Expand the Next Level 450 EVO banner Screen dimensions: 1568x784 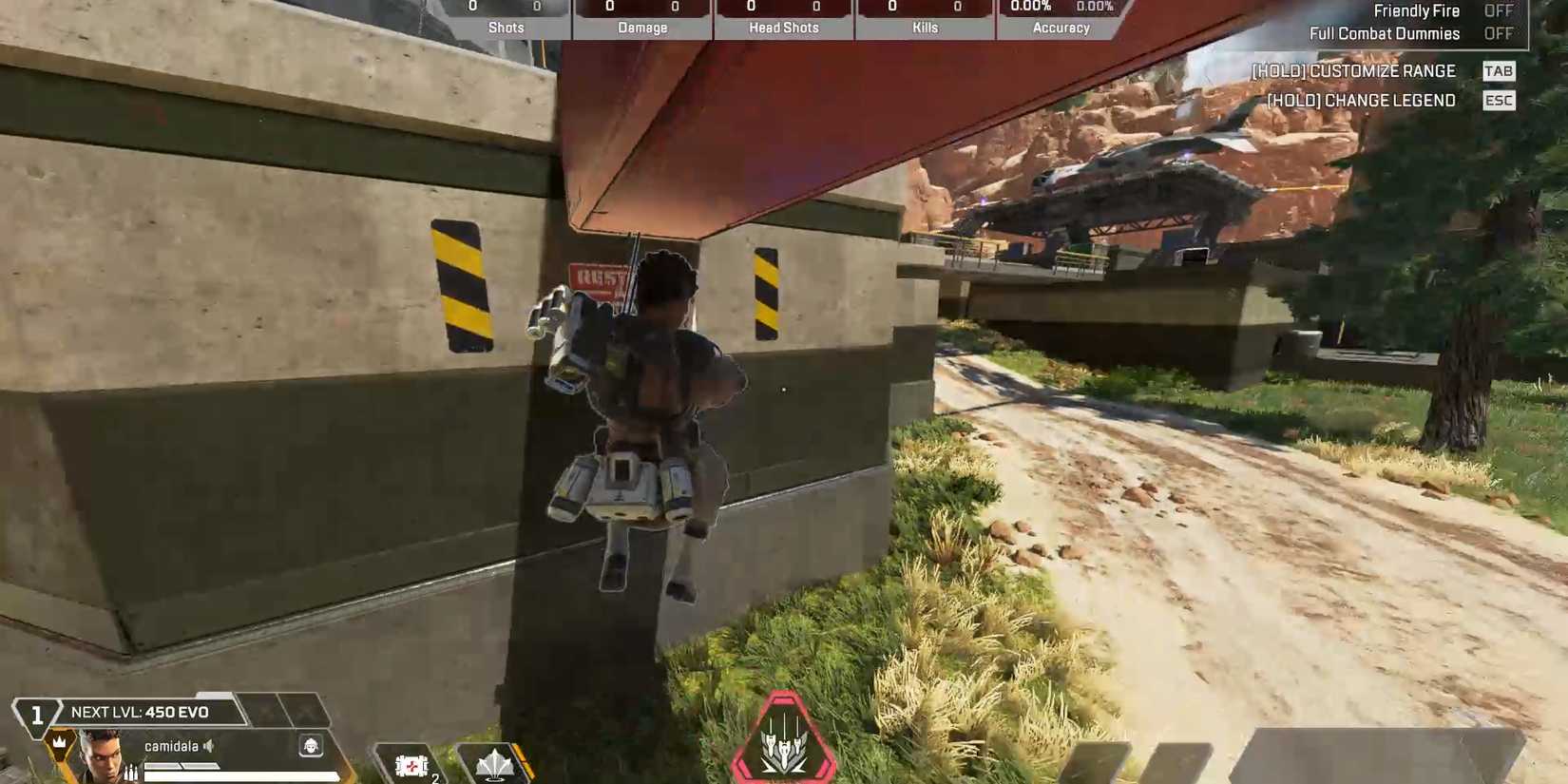pyautogui.click(x=141, y=710)
